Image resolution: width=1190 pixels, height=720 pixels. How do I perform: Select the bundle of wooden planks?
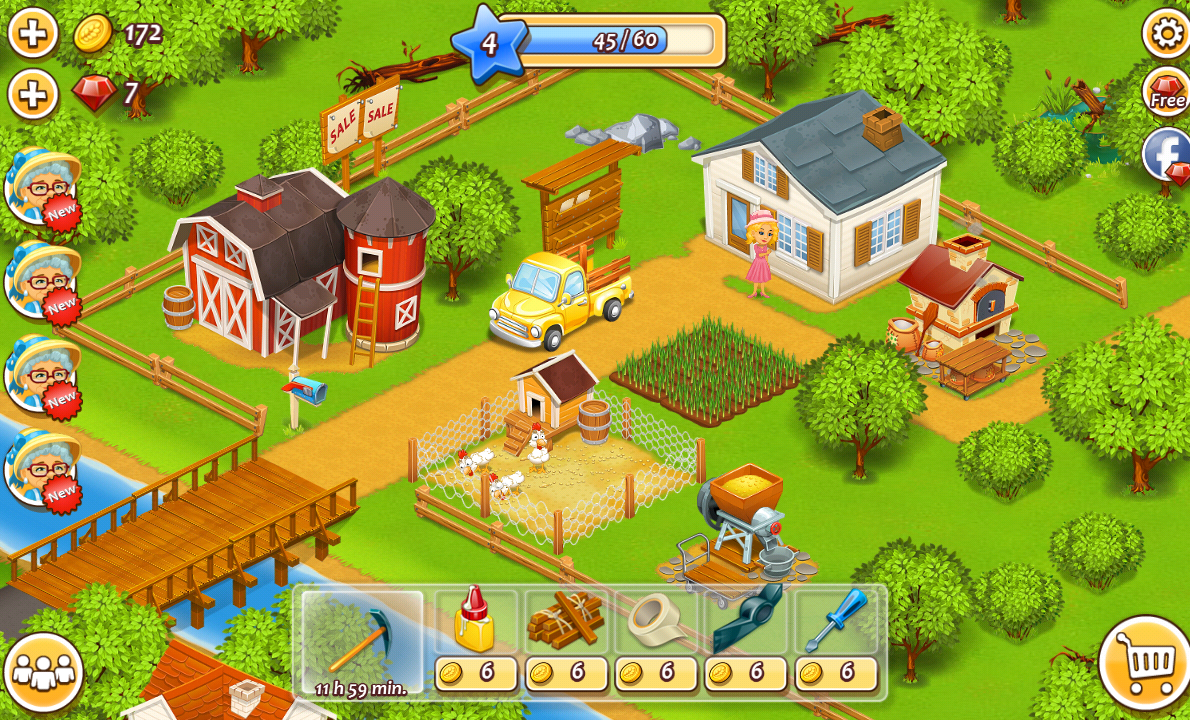pyautogui.click(x=566, y=621)
